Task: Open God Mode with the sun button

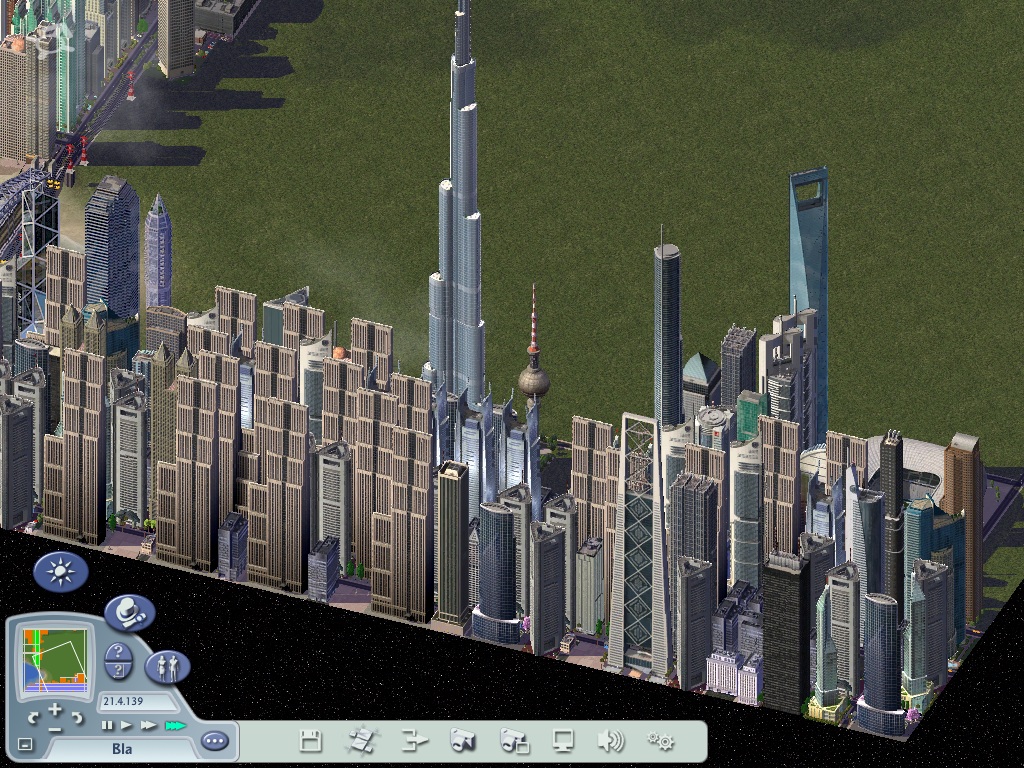Action: pyautogui.click(x=61, y=573)
